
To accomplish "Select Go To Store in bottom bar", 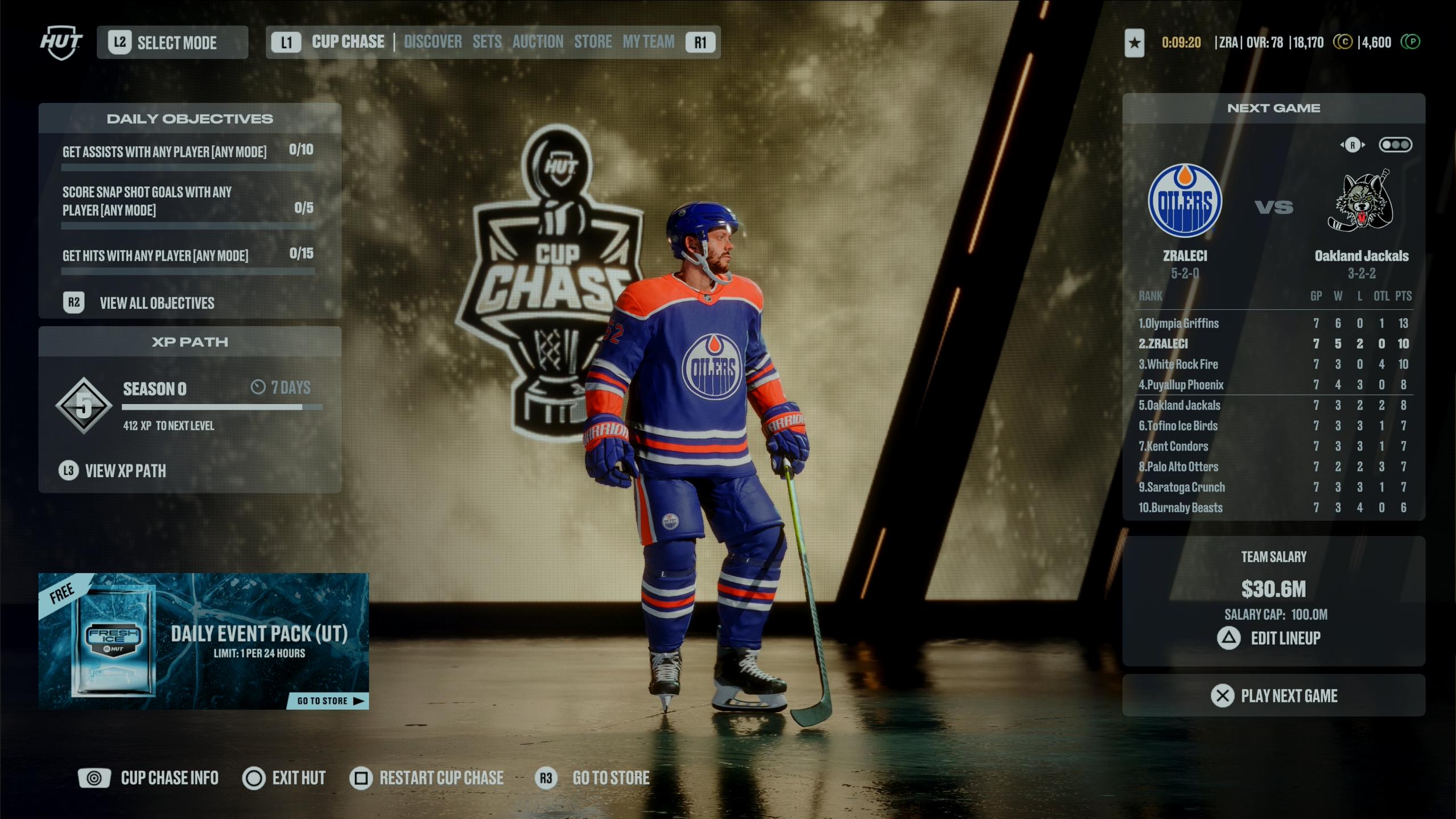I will click(611, 778).
